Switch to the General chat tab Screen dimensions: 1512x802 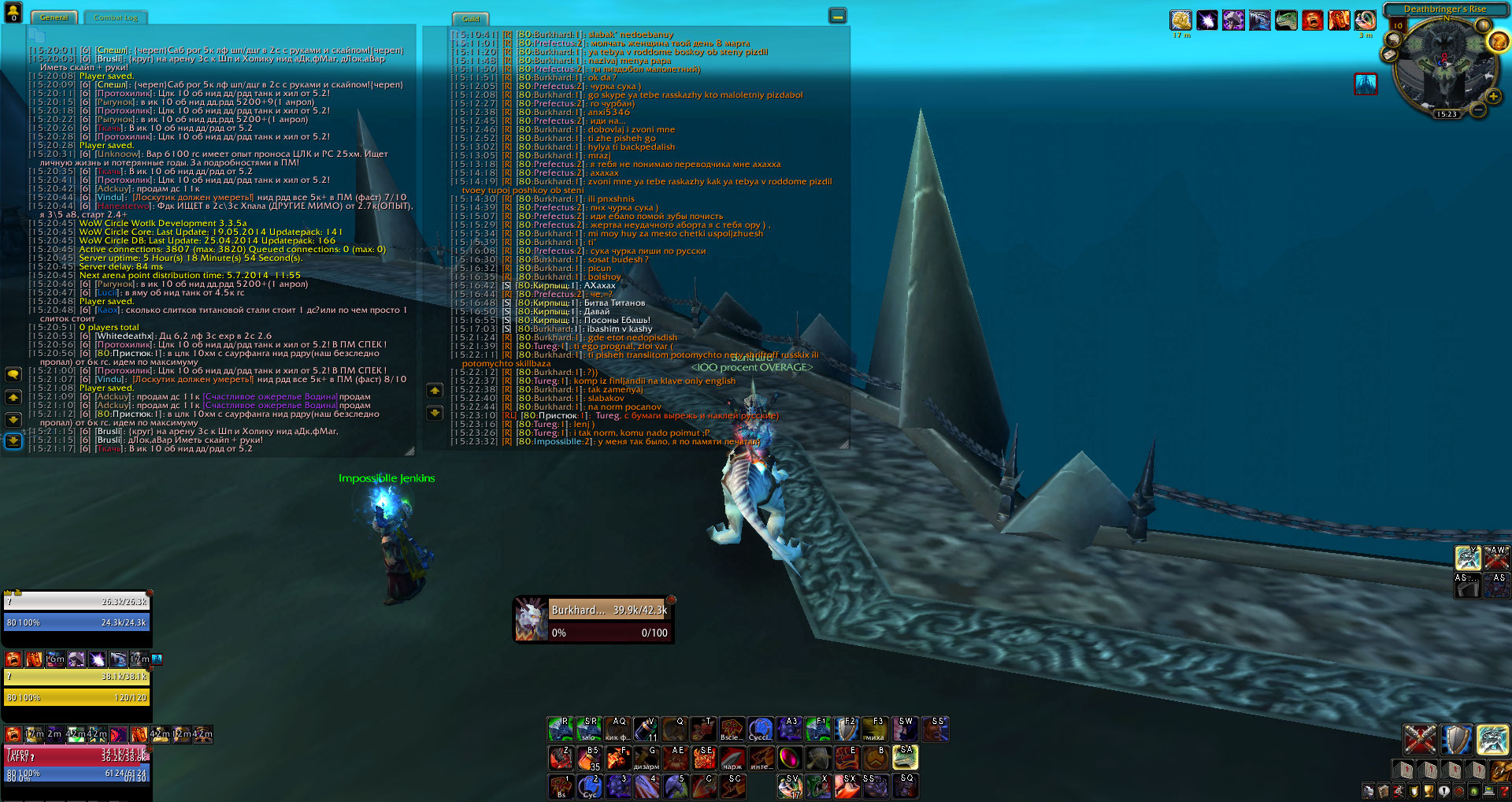(x=54, y=17)
